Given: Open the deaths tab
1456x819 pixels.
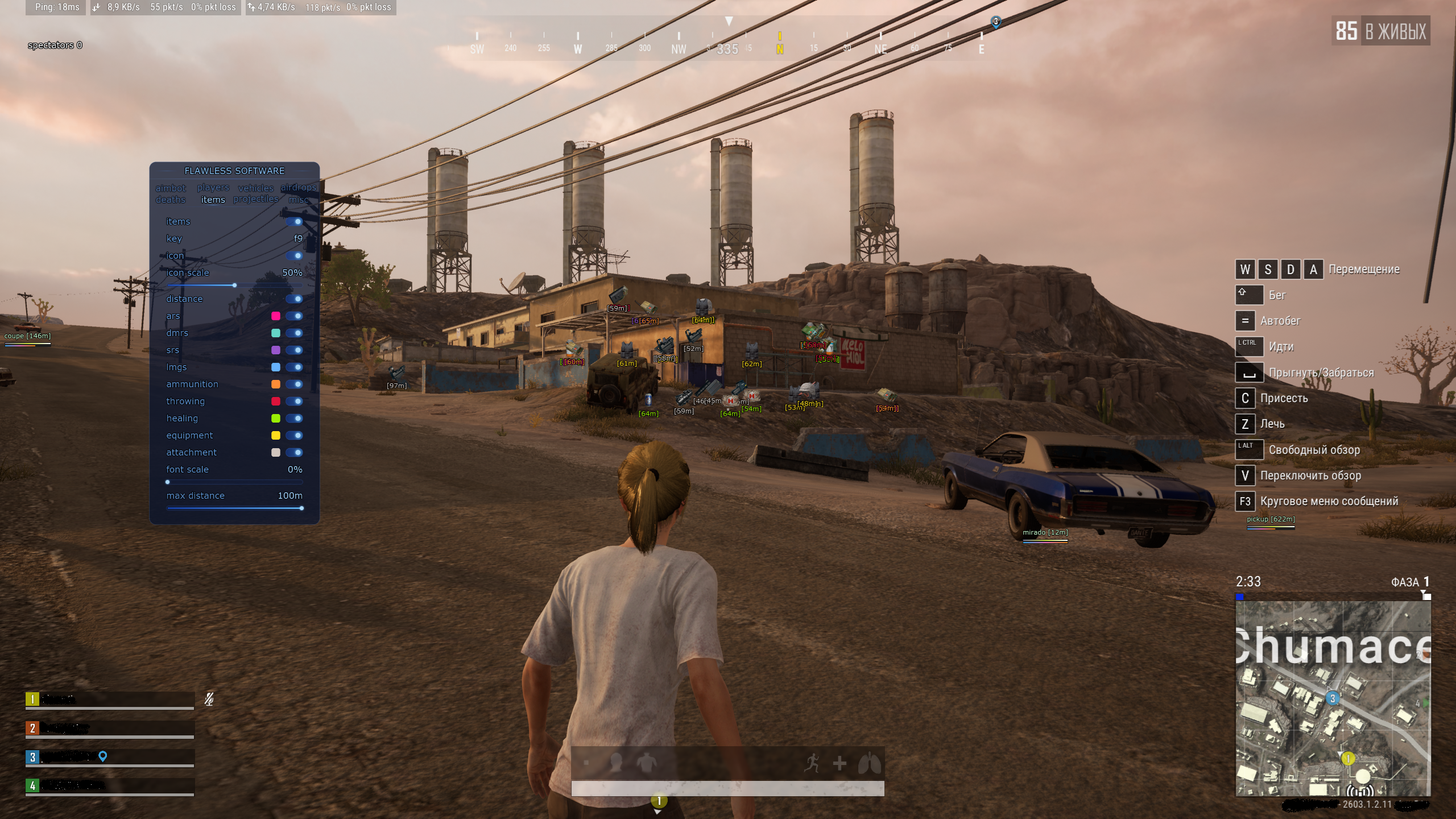Looking at the screenshot, I should click(x=171, y=200).
